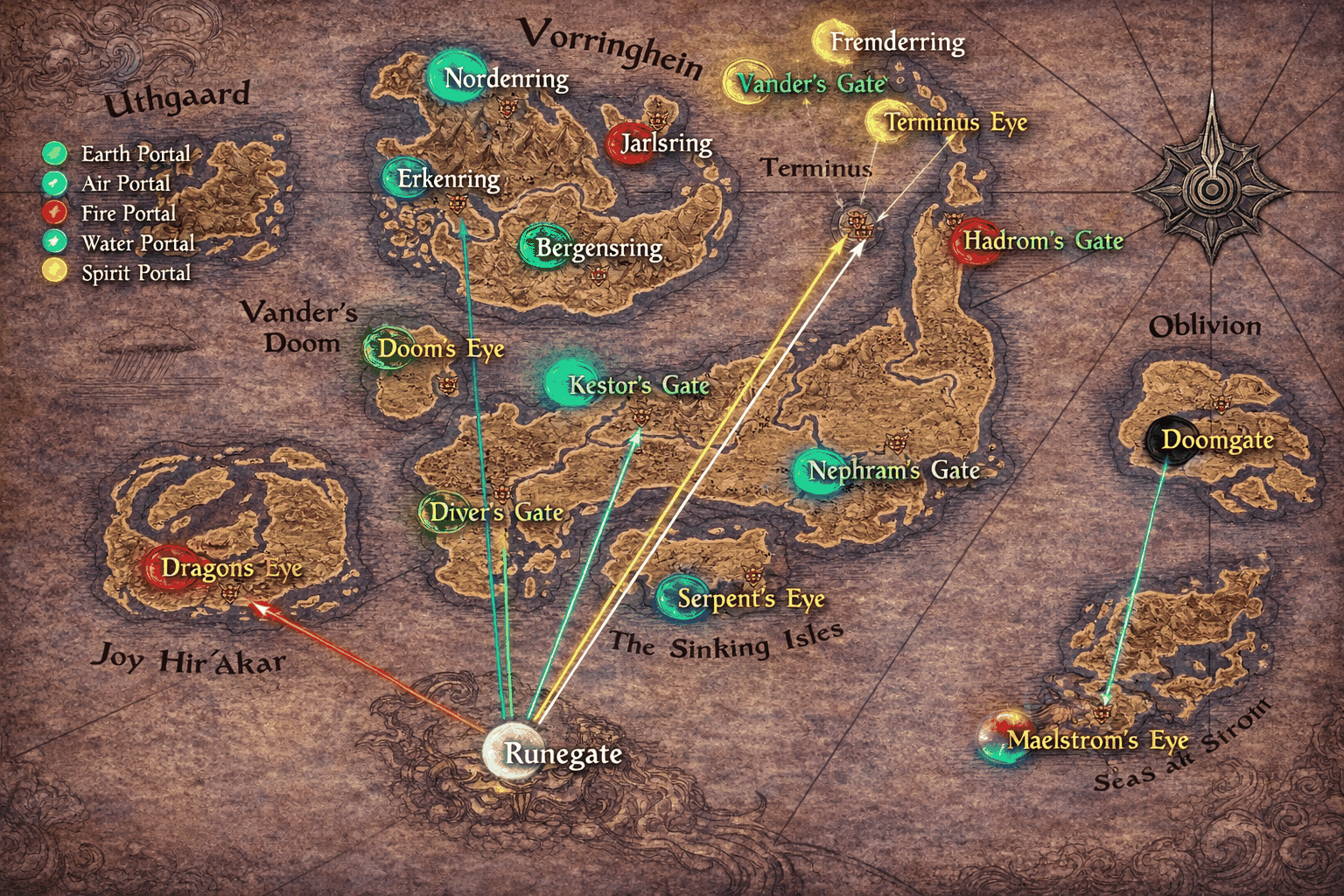Choose Nephram's Gate portal
This screenshot has width=1344, height=896.
816,471
